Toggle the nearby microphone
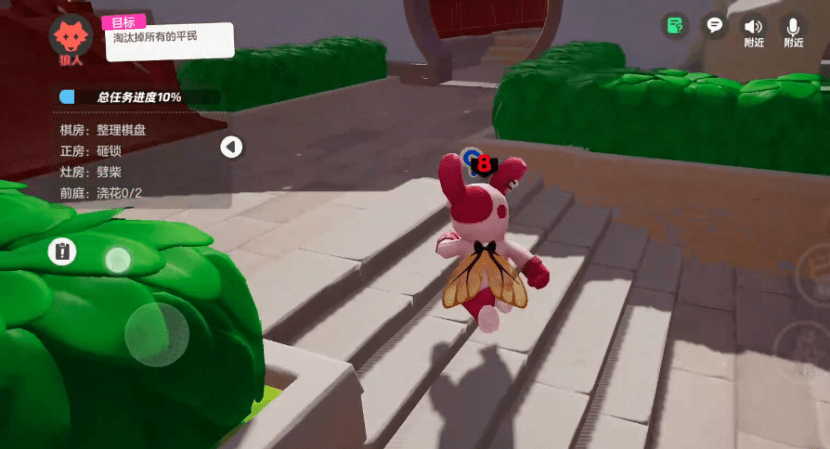This screenshot has height=449, width=830. [x=793, y=31]
